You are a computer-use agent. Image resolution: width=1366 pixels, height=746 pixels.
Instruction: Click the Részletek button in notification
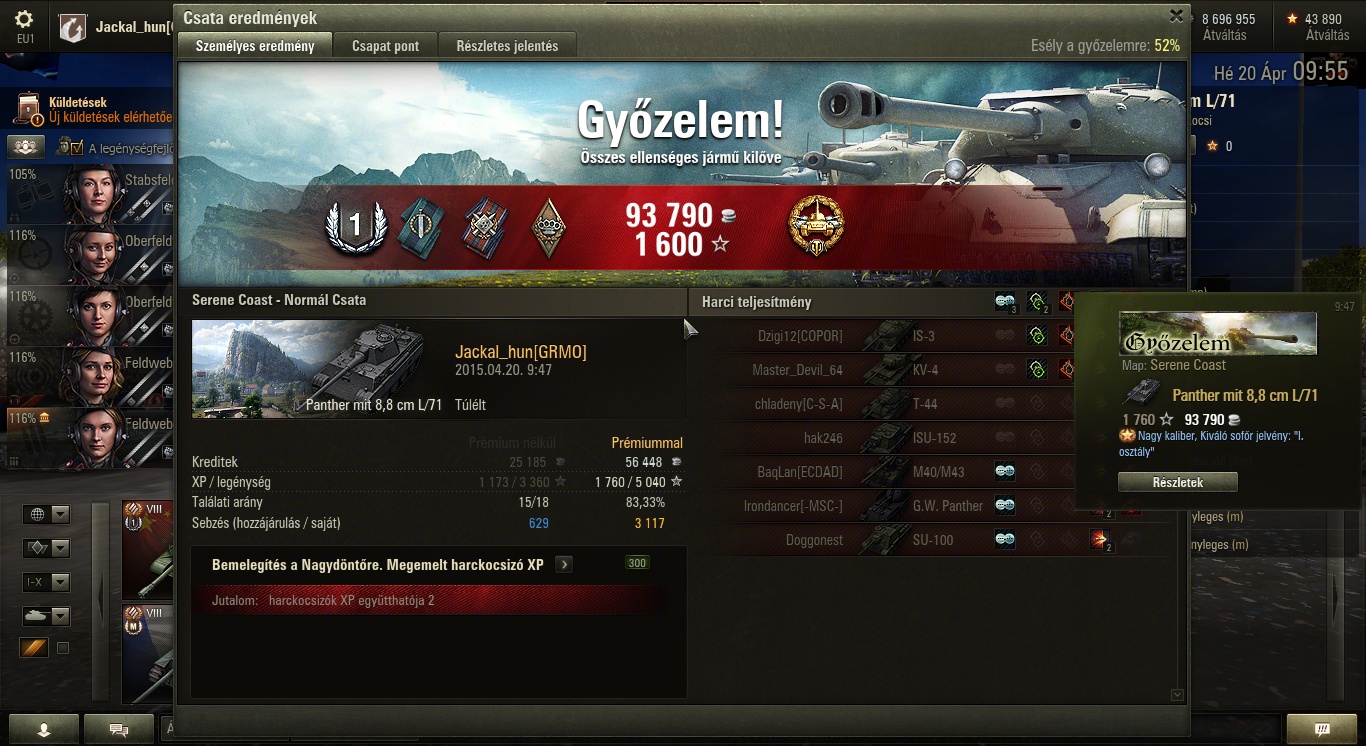point(1177,482)
